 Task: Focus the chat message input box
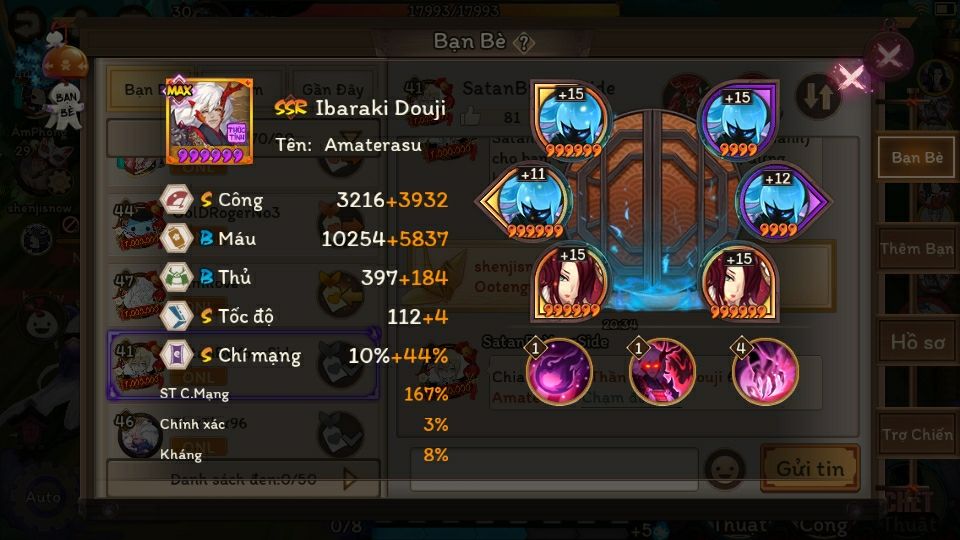(x=554, y=469)
